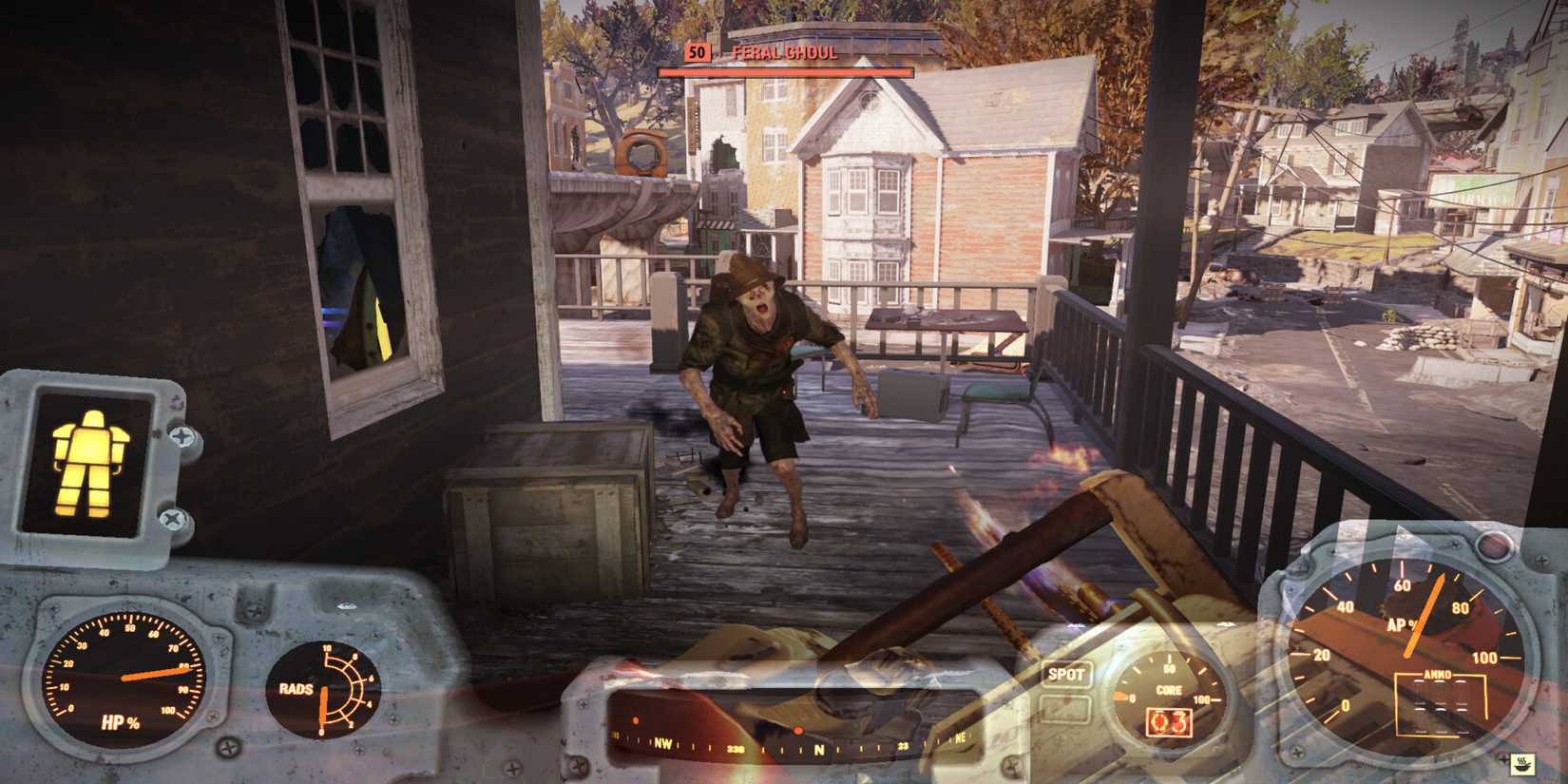Click the RADS meter dial

323,692
